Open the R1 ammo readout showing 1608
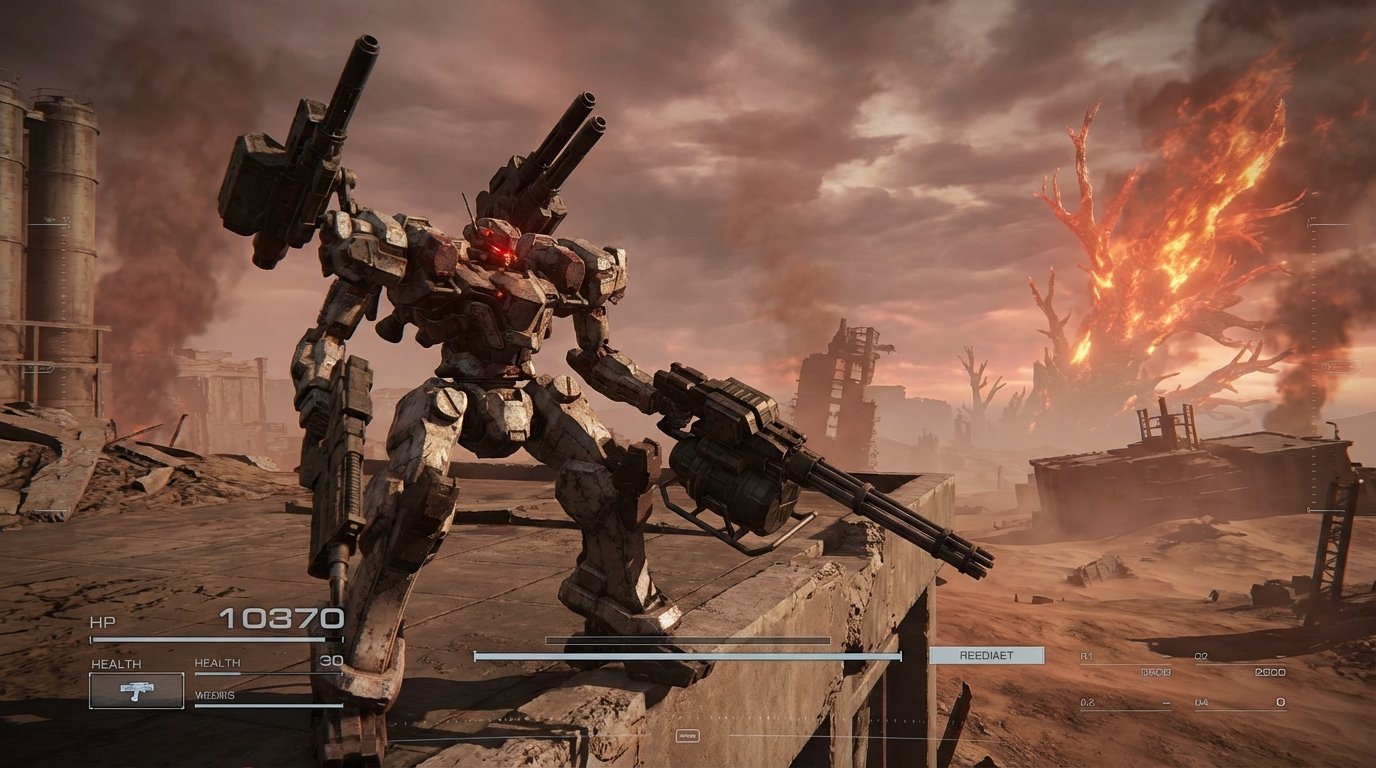1376x768 pixels. [1156, 673]
